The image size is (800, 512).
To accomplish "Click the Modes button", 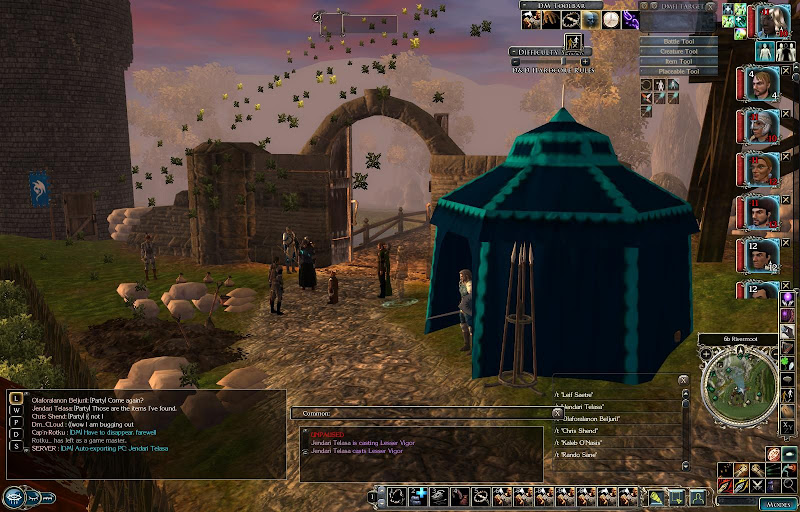I will (x=777, y=504).
